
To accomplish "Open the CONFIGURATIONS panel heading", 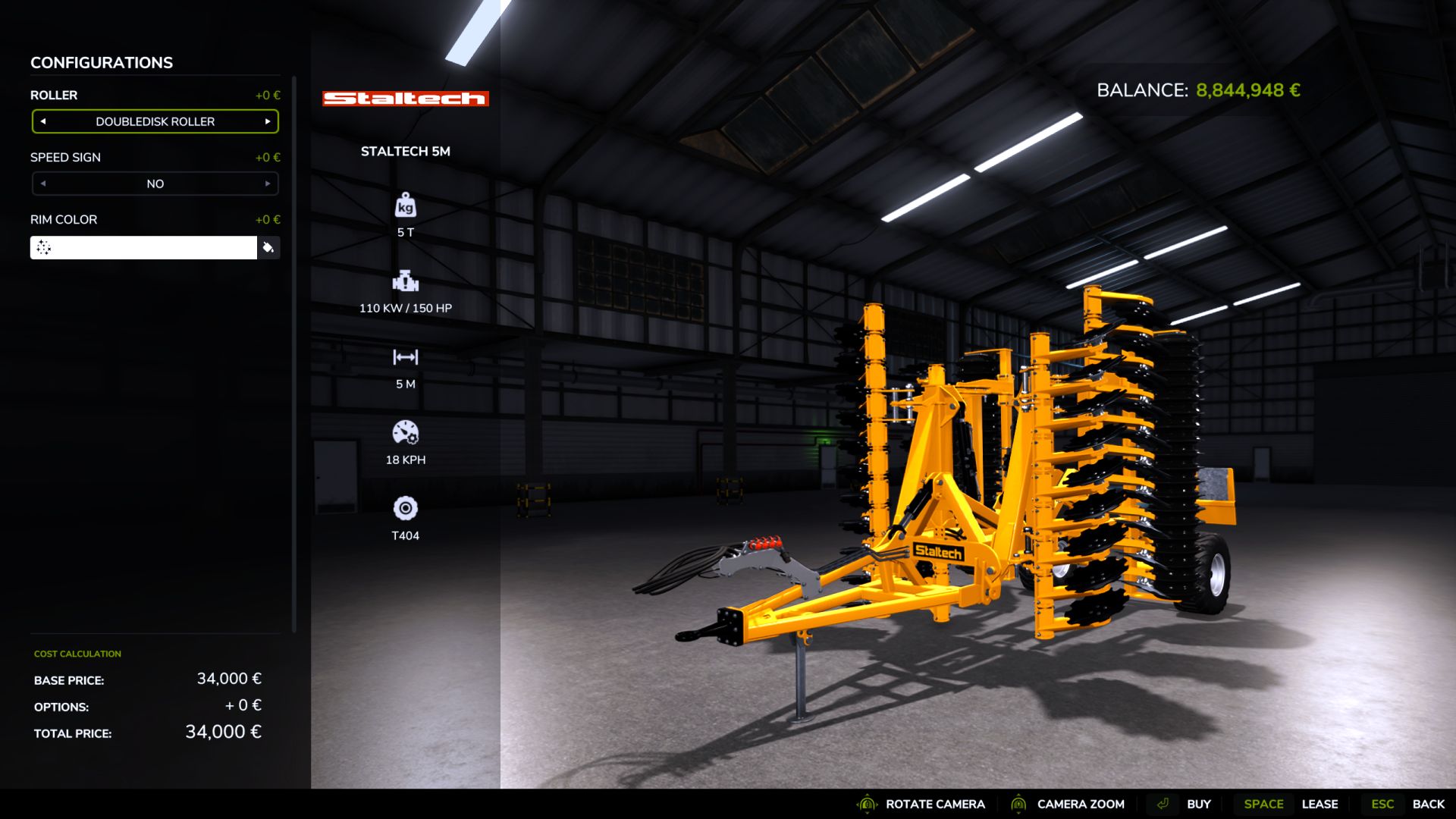I will tap(100, 62).
